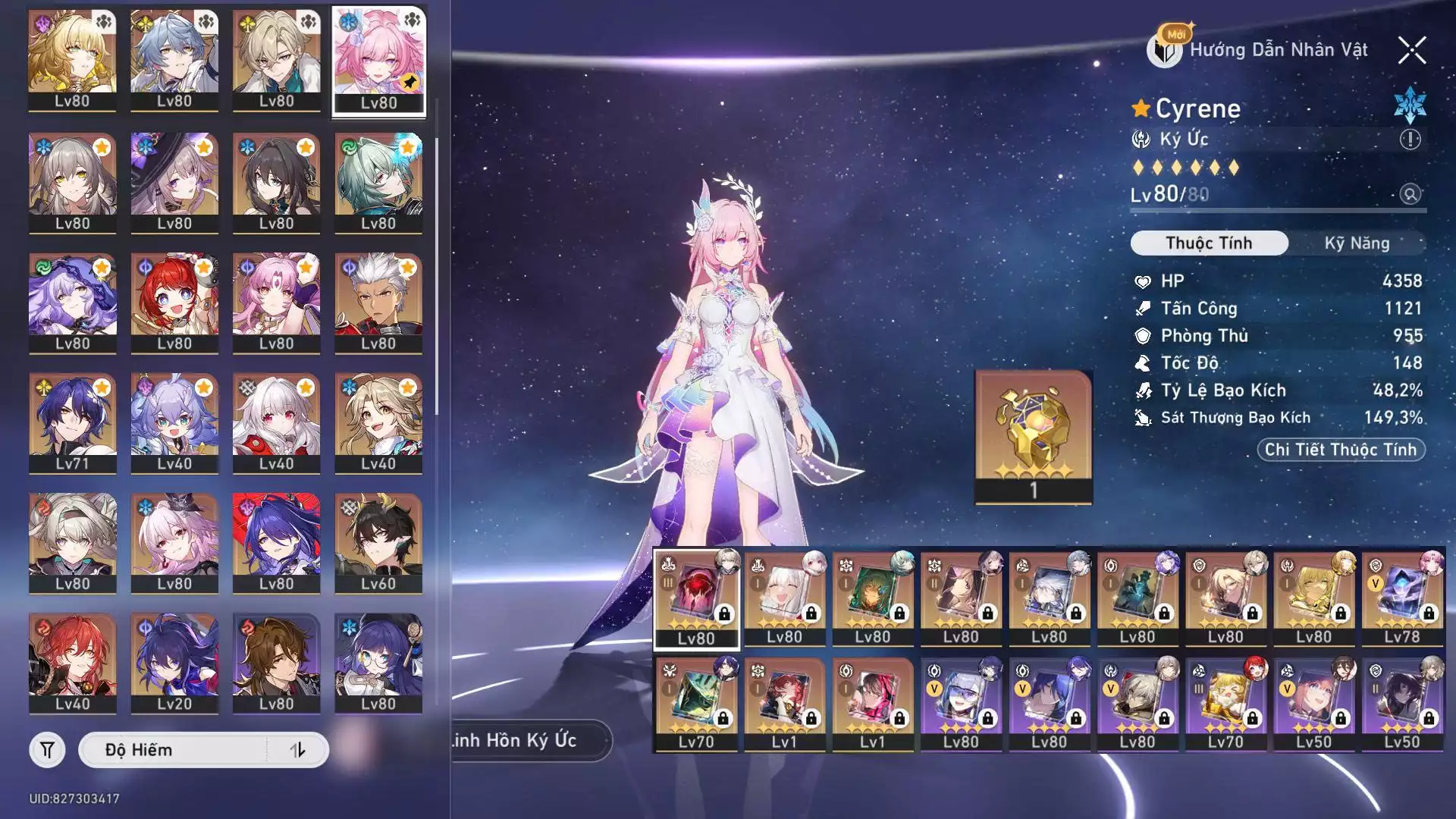This screenshot has height=819, width=1456.
Task: Select the Cyrene portrait in the roster
Action: pyautogui.click(x=378, y=61)
